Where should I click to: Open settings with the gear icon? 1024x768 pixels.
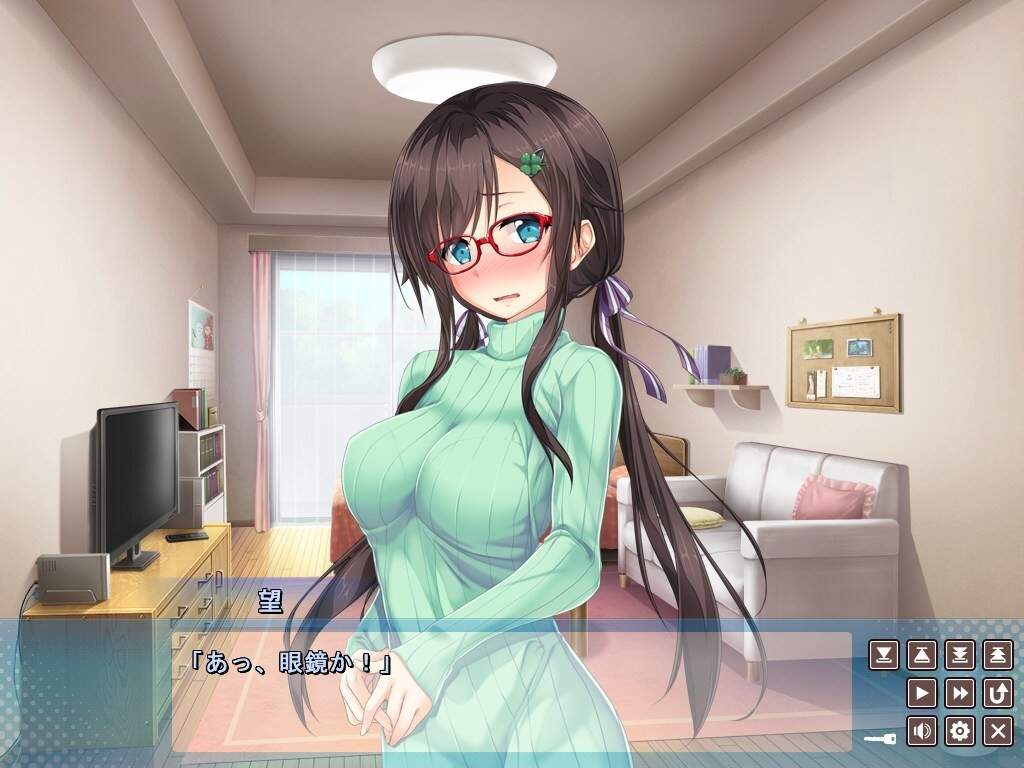coord(959,731)
